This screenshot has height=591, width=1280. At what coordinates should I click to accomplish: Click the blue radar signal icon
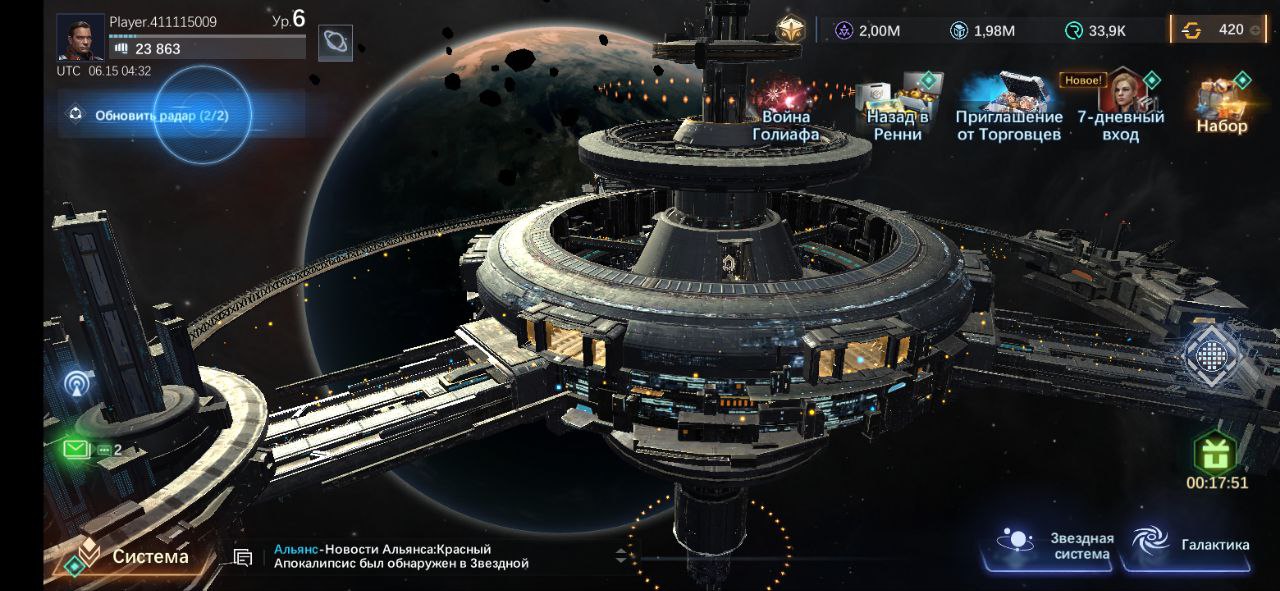pos(79,383)
